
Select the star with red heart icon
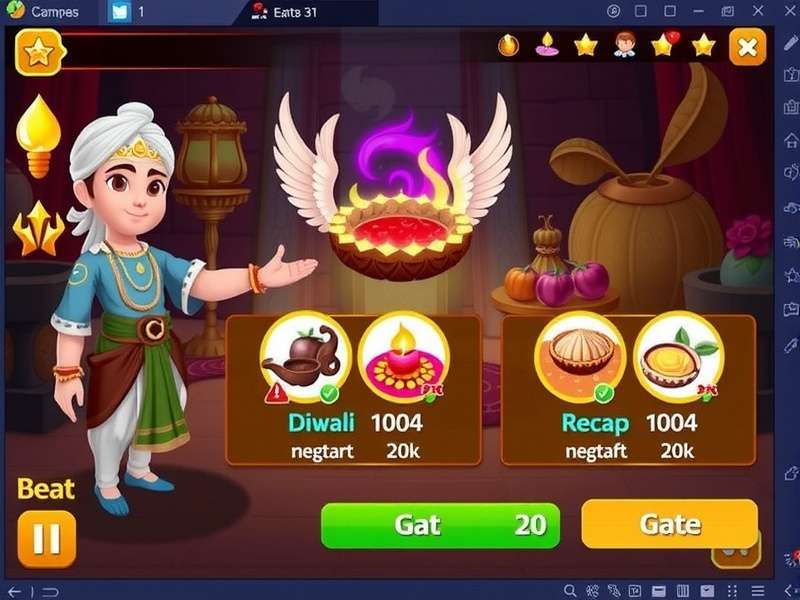(665, 45)
